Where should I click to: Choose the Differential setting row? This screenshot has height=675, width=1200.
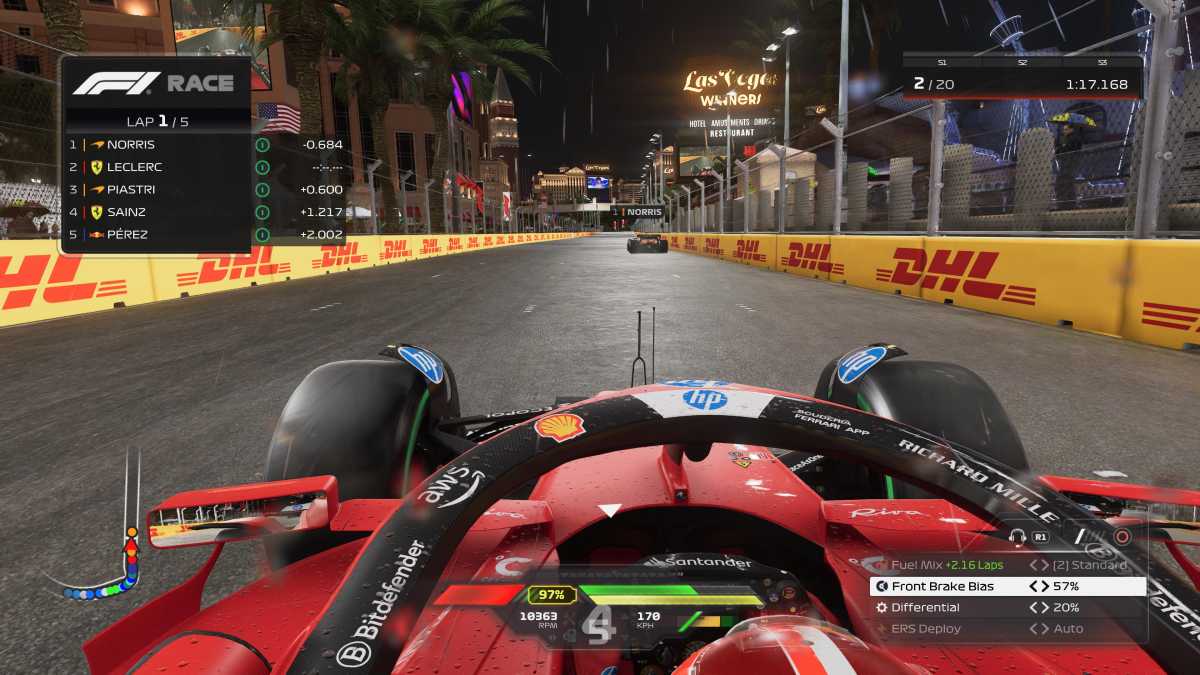pyautogui.click(x=1007, y=607)
